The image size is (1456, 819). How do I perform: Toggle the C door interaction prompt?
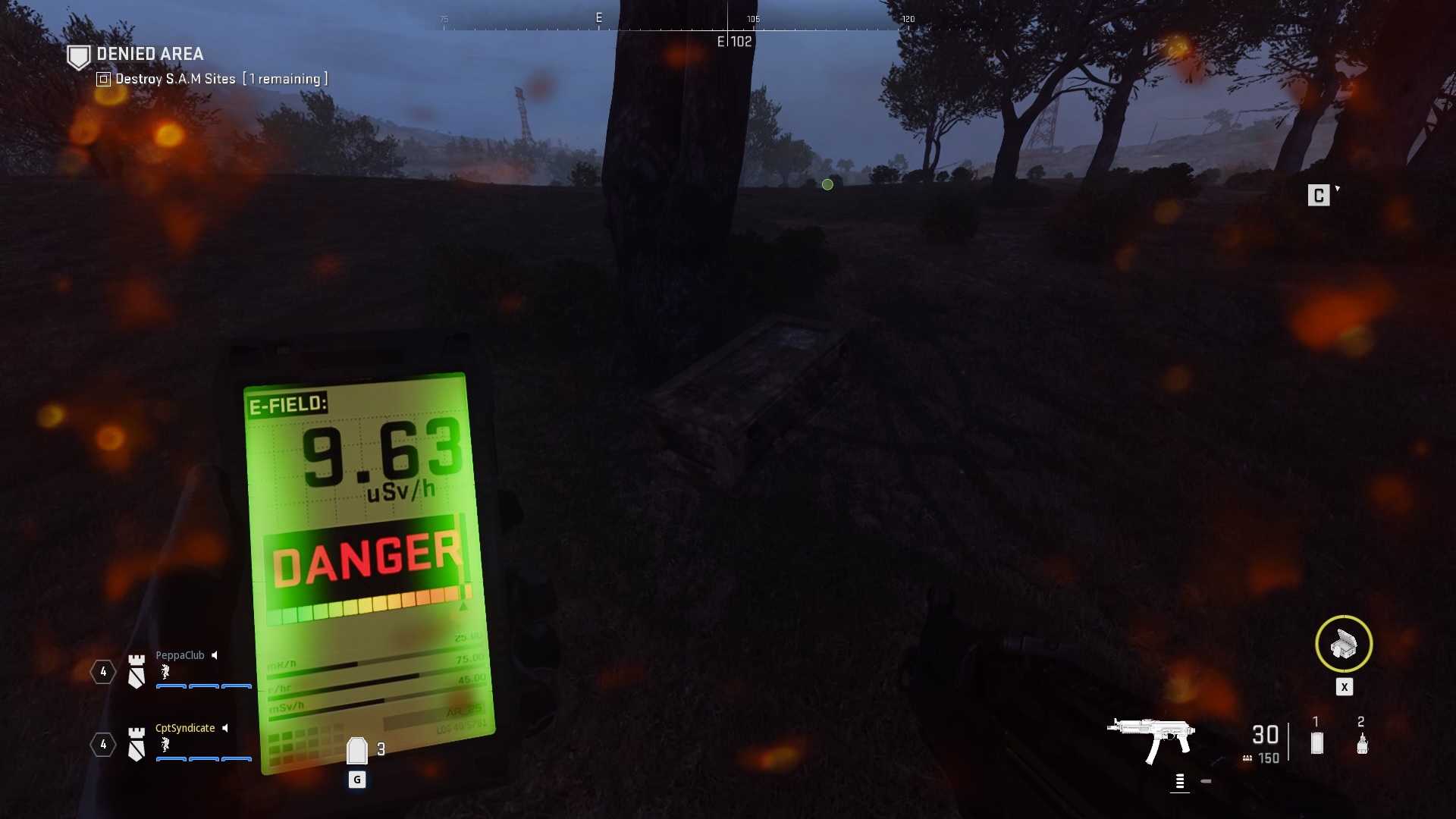pos(1319,195)
